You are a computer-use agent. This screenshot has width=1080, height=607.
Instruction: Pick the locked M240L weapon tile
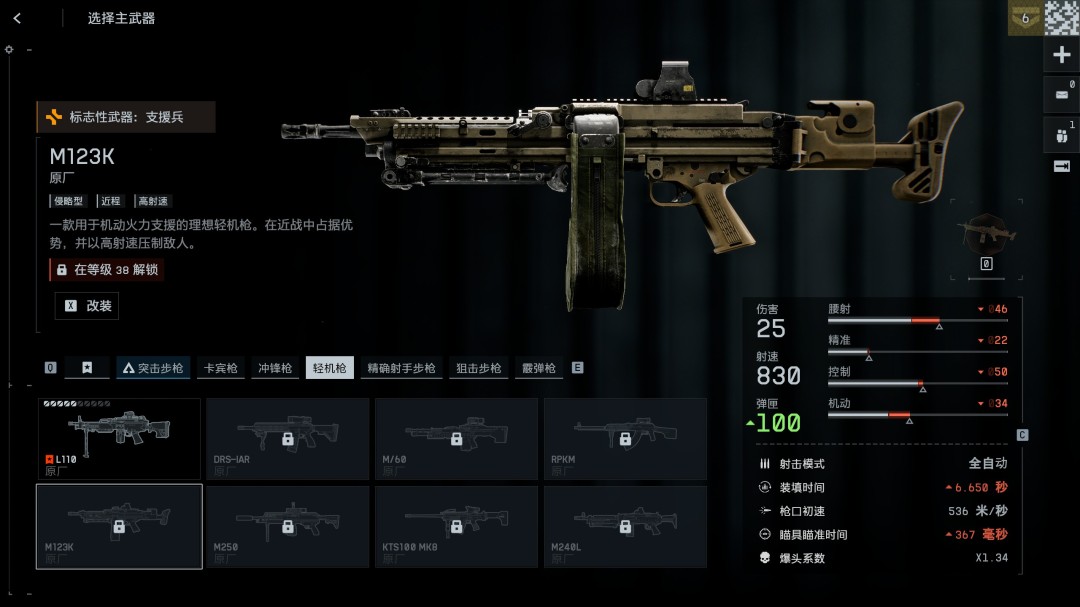(625, 526)
